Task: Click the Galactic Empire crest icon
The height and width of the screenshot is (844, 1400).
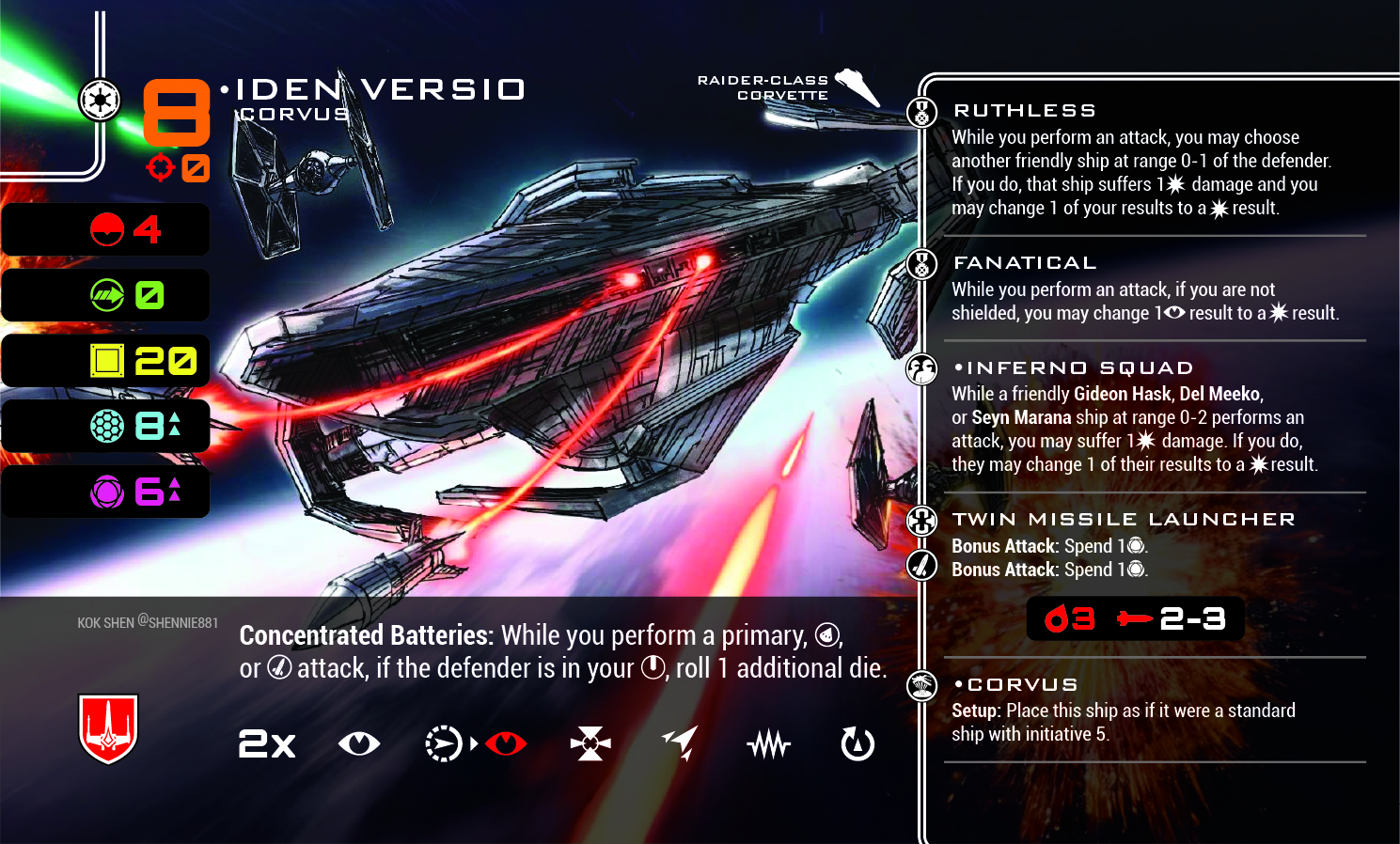Action: (99, 101)
